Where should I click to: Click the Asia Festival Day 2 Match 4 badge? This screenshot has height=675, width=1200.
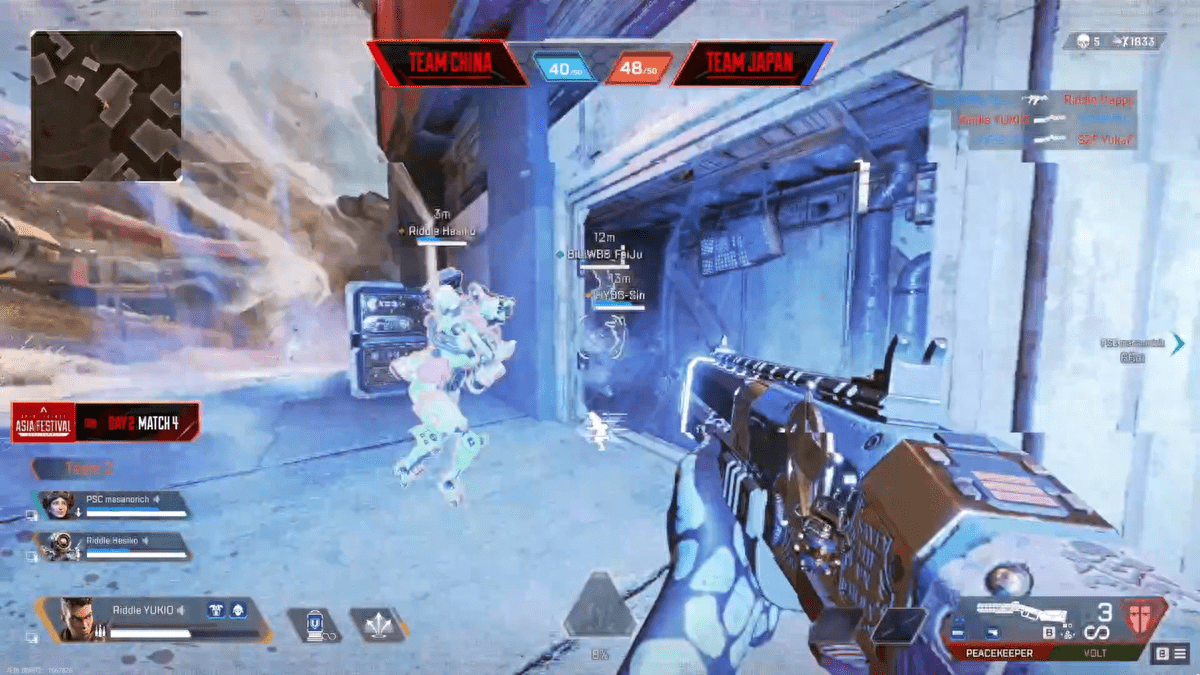[105, 423]
